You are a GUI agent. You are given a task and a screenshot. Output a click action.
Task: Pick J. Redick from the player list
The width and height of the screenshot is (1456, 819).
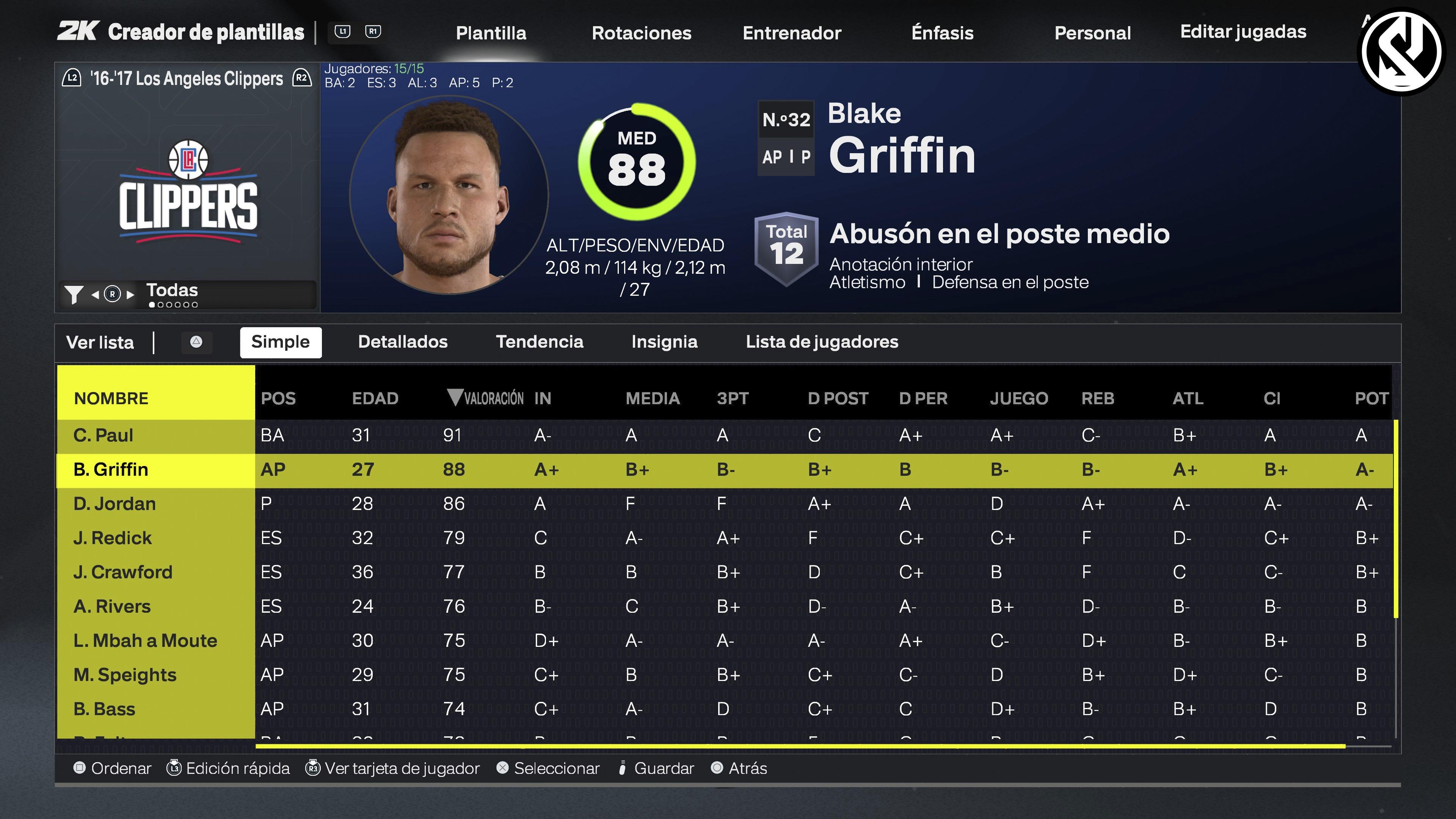point(113,538)
